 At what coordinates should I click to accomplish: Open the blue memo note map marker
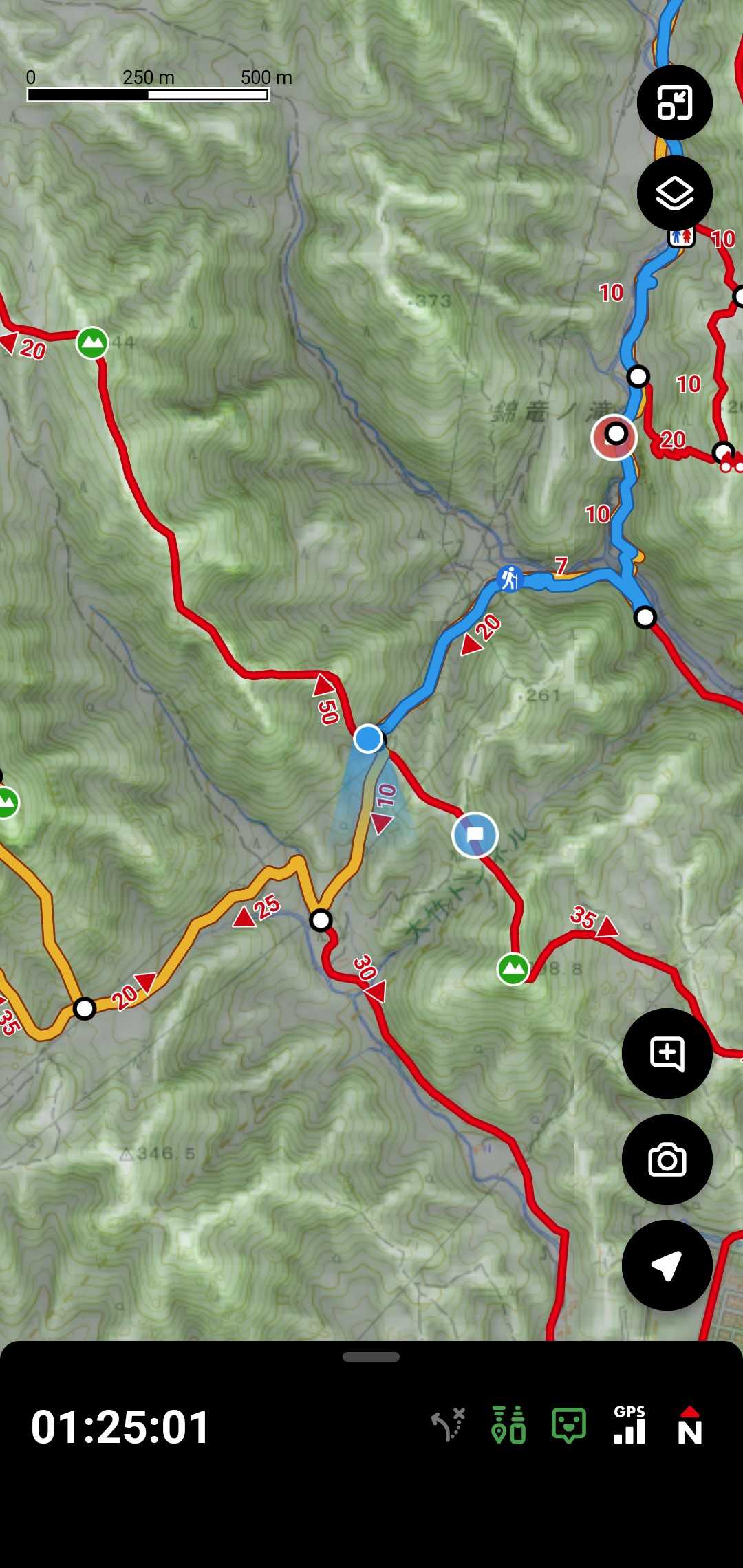[x=475, y=835]
